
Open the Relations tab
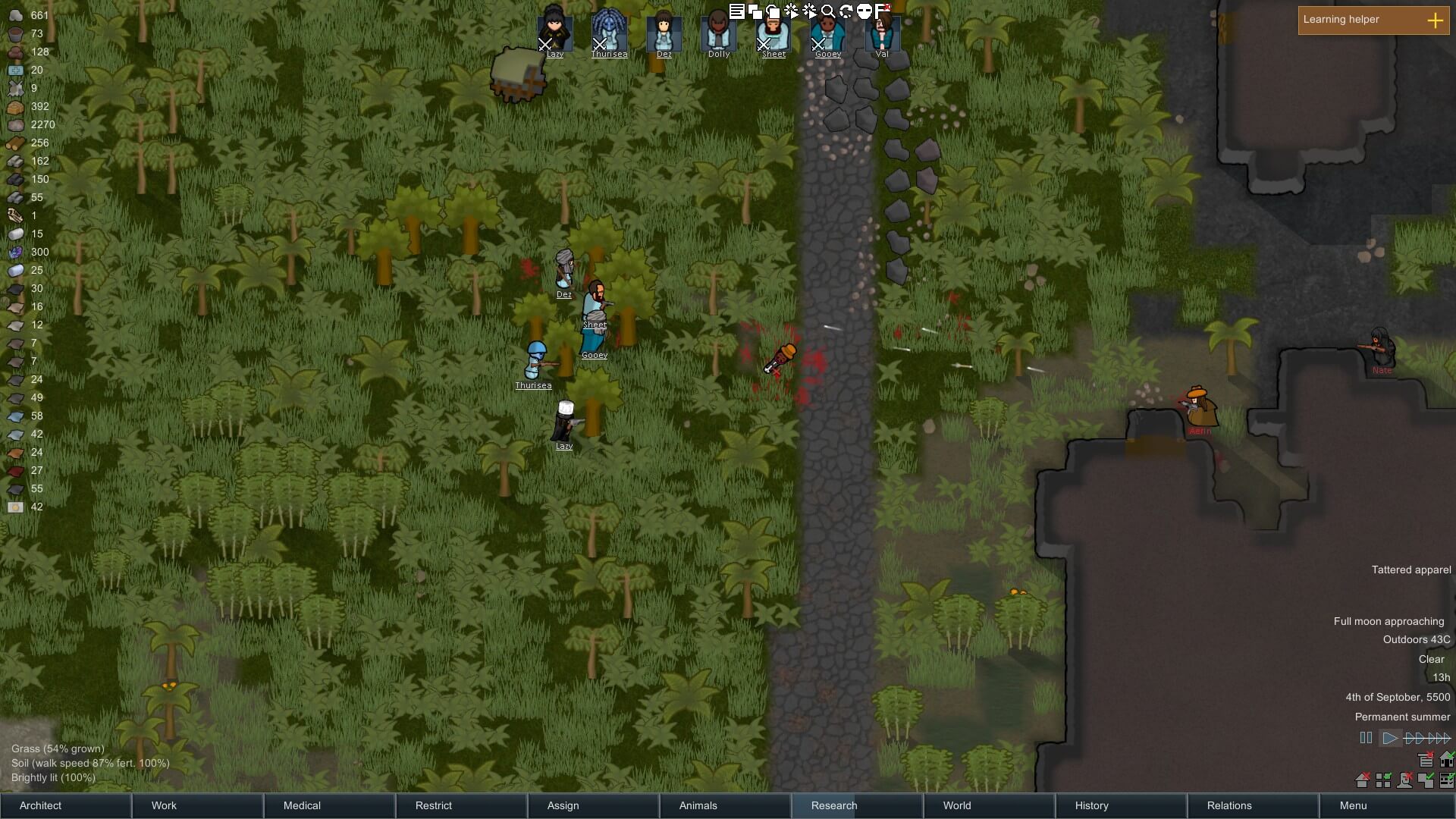pos(1229,805)
